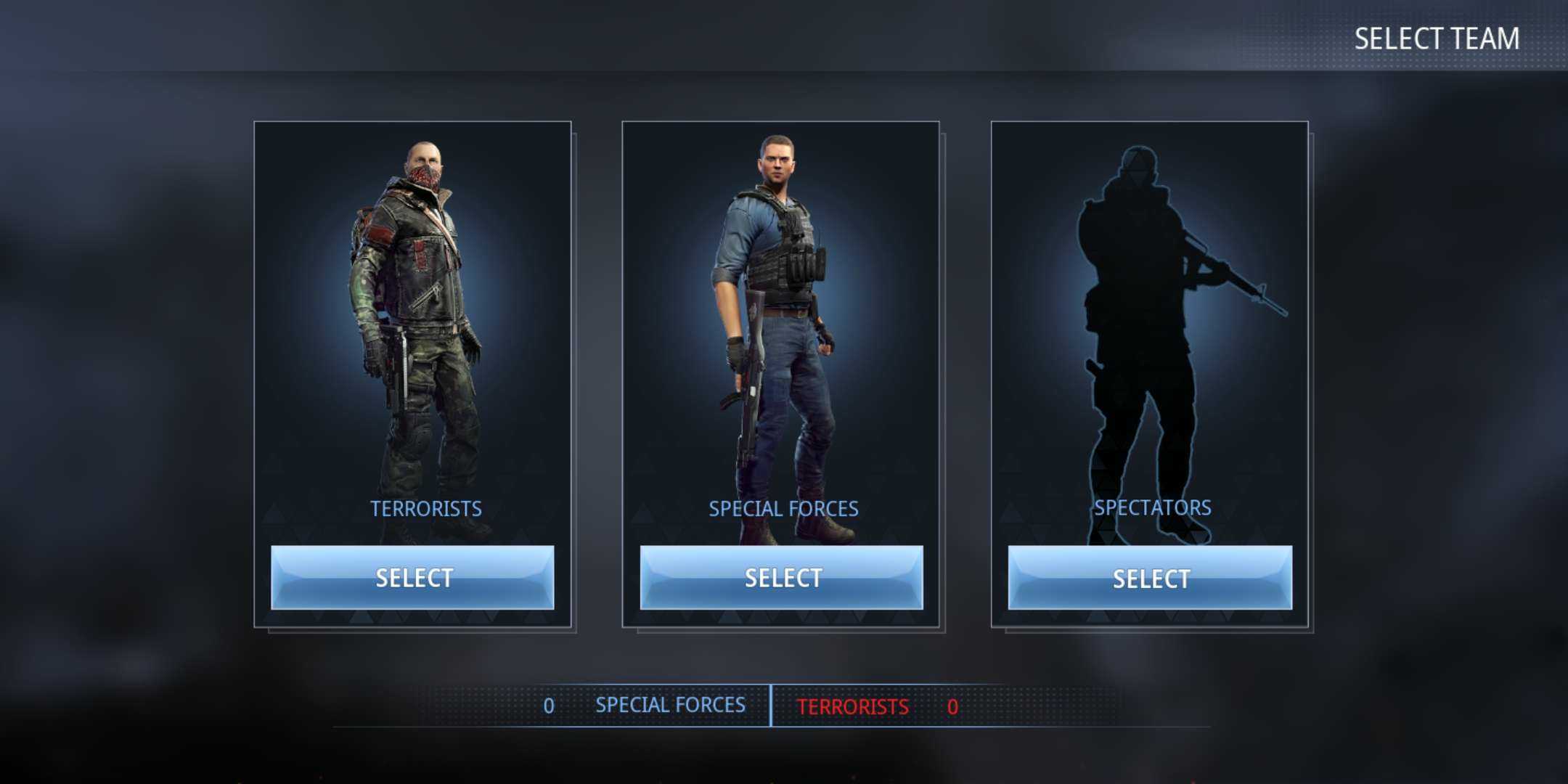Screen dimensions: 1568x784
Task: Join Special Forces with its Select button
Action: point(781,578)
